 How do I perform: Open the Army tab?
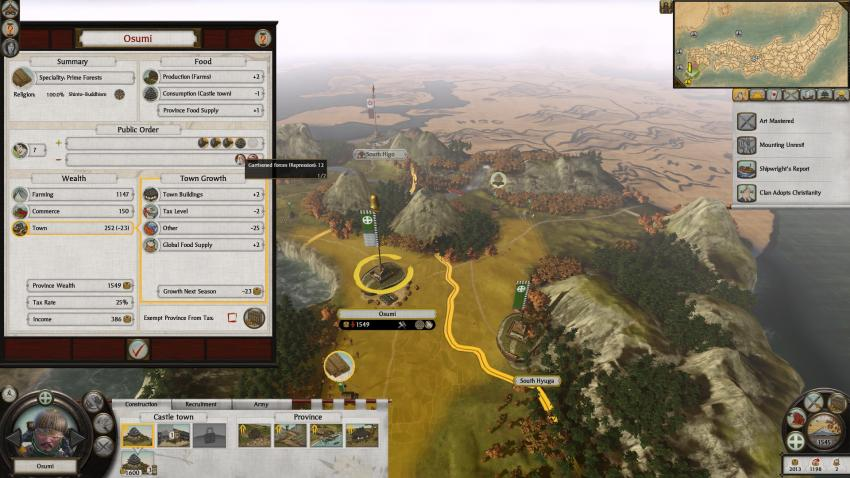(259, 405)
